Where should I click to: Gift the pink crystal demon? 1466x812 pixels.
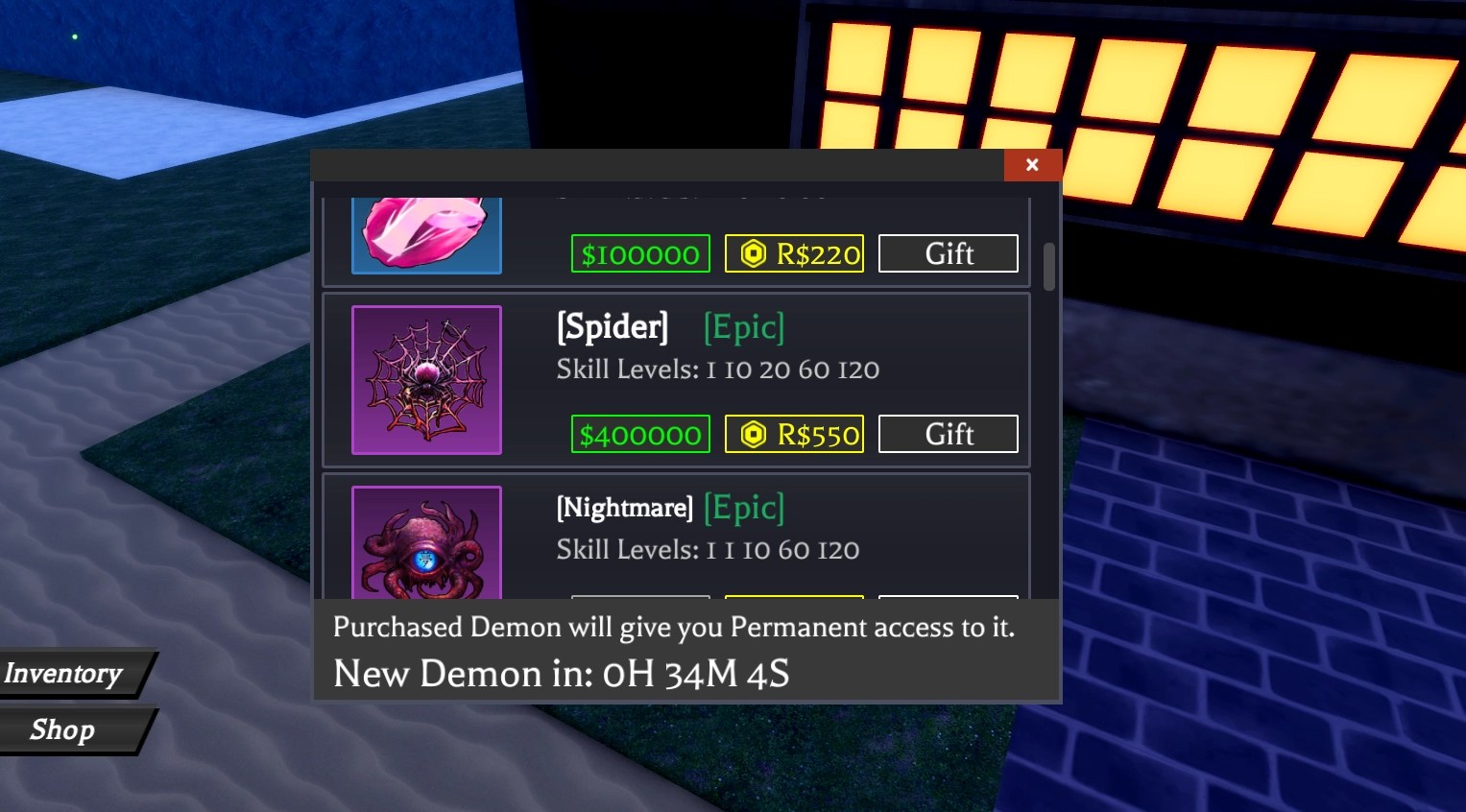click(948, 253)
